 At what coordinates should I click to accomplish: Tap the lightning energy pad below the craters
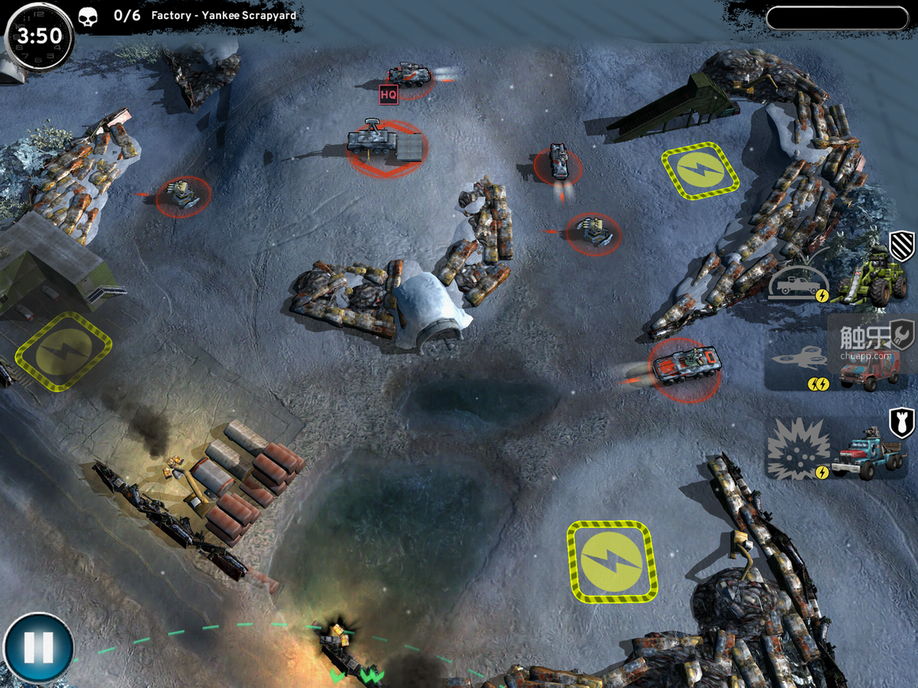pos(611,560)
